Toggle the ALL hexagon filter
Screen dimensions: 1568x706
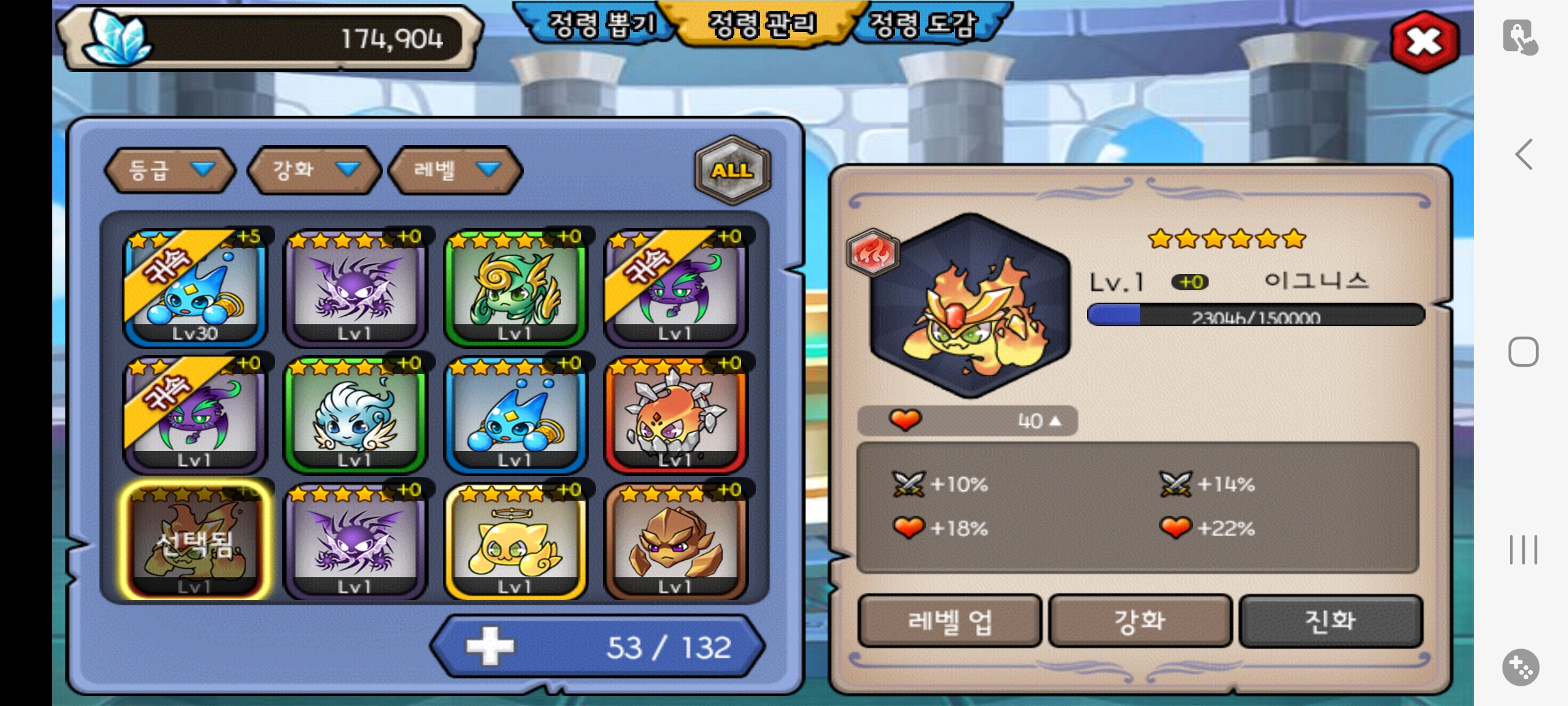coord(732,170)
